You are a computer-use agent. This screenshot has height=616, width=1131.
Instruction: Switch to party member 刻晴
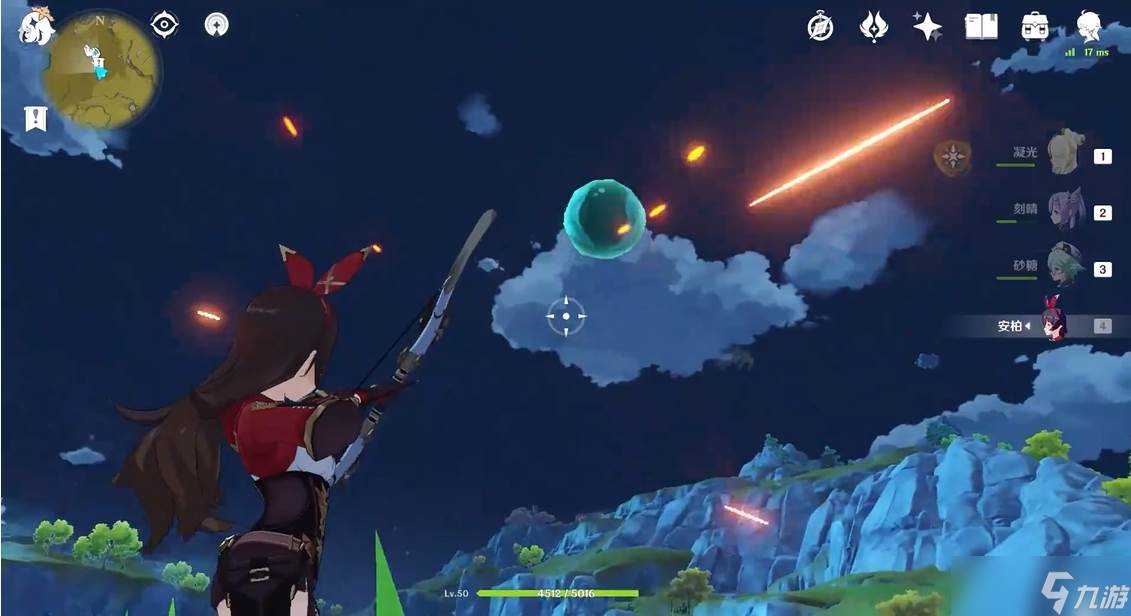point(1064,212)
